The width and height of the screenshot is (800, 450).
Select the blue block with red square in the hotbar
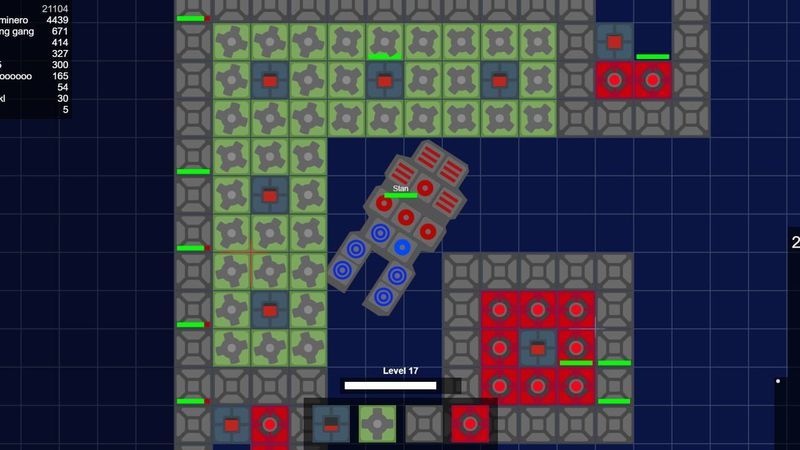tap(331, 423)
